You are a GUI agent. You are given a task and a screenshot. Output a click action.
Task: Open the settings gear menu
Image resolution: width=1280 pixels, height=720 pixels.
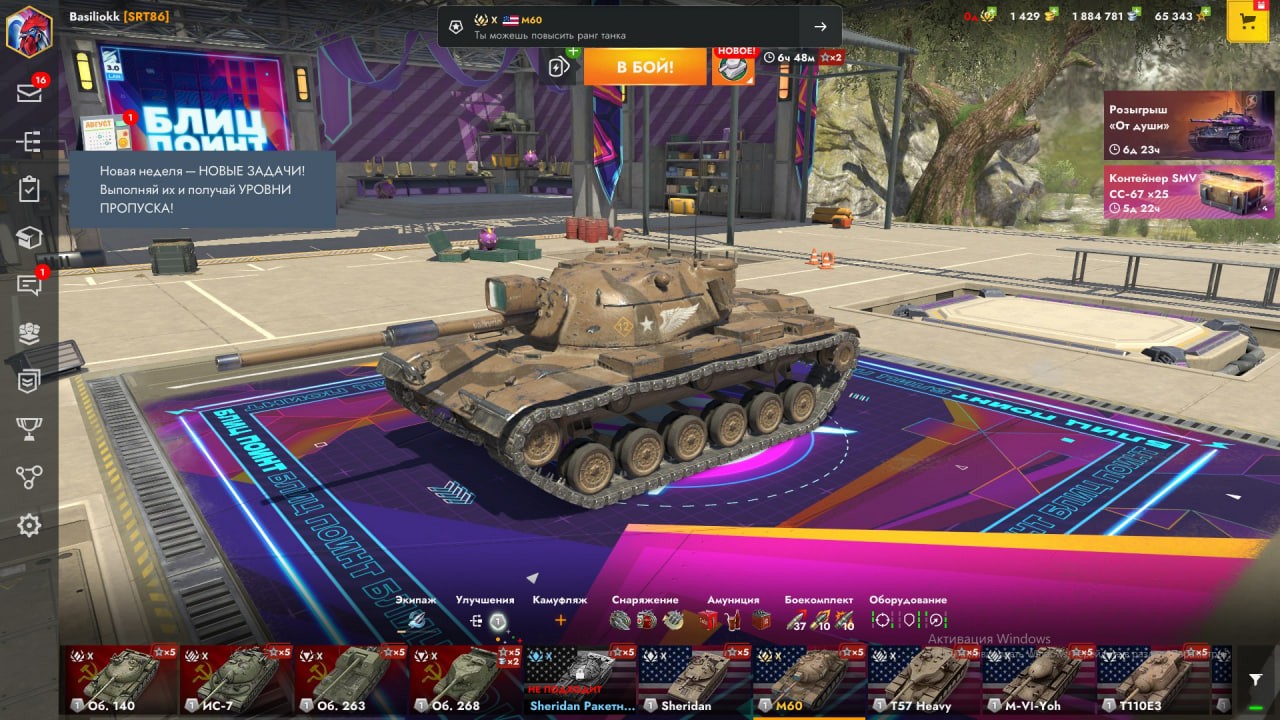point(29,525)
